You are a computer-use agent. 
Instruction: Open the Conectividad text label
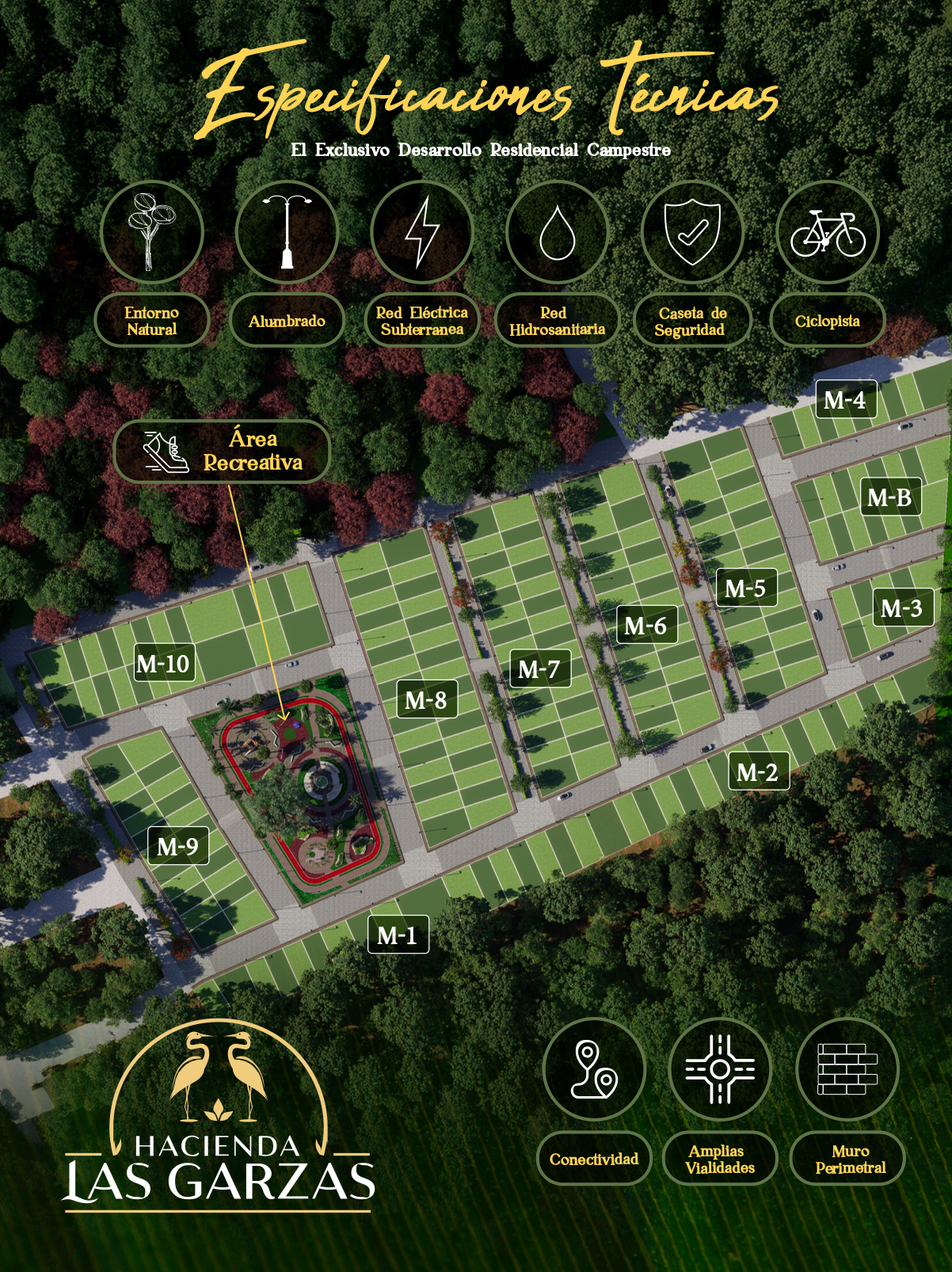pos(594,1159)
